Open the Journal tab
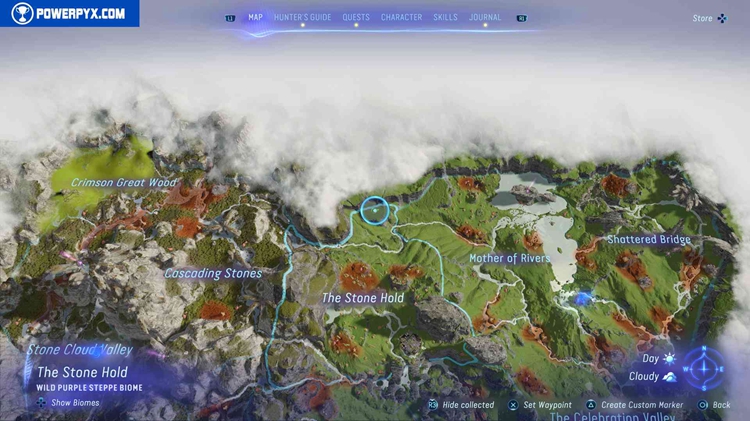The width and height of the screenshot is (750, 421). [x=485, y=17]
